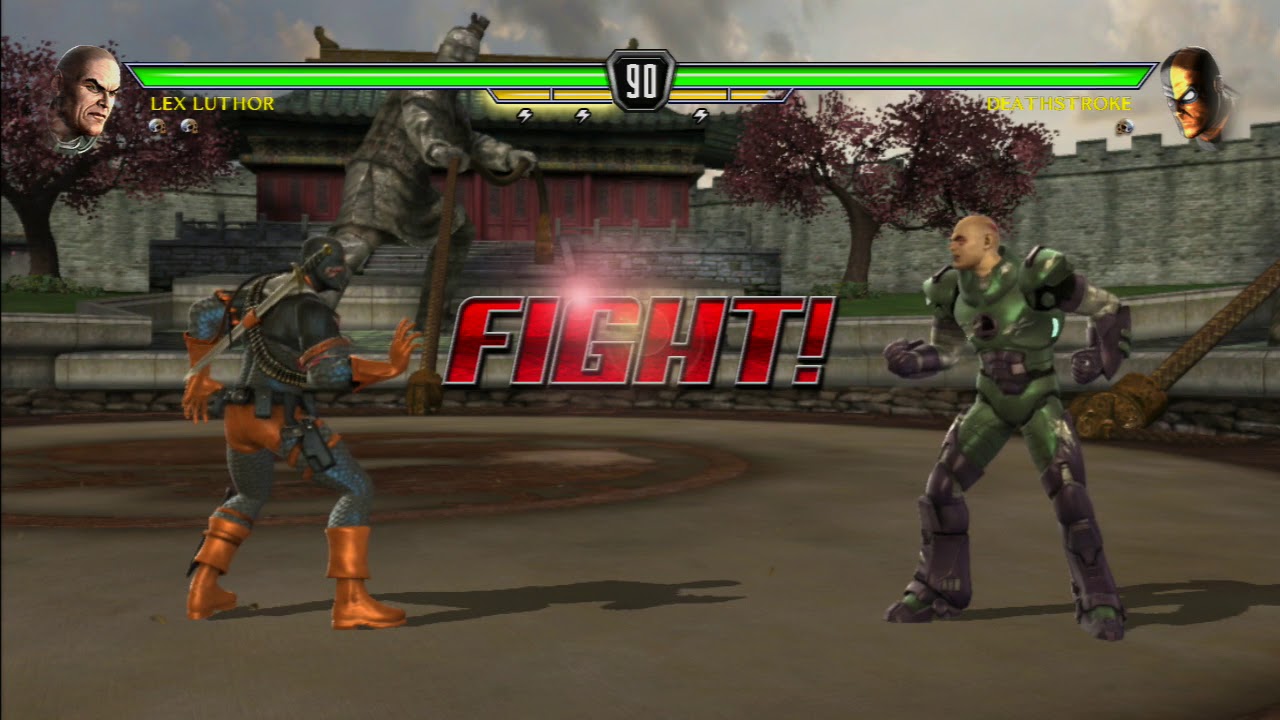The width and height of the screenshot is (1280, 720).
Task: Open the round timer showing 90
Action: tap(640, 78)
